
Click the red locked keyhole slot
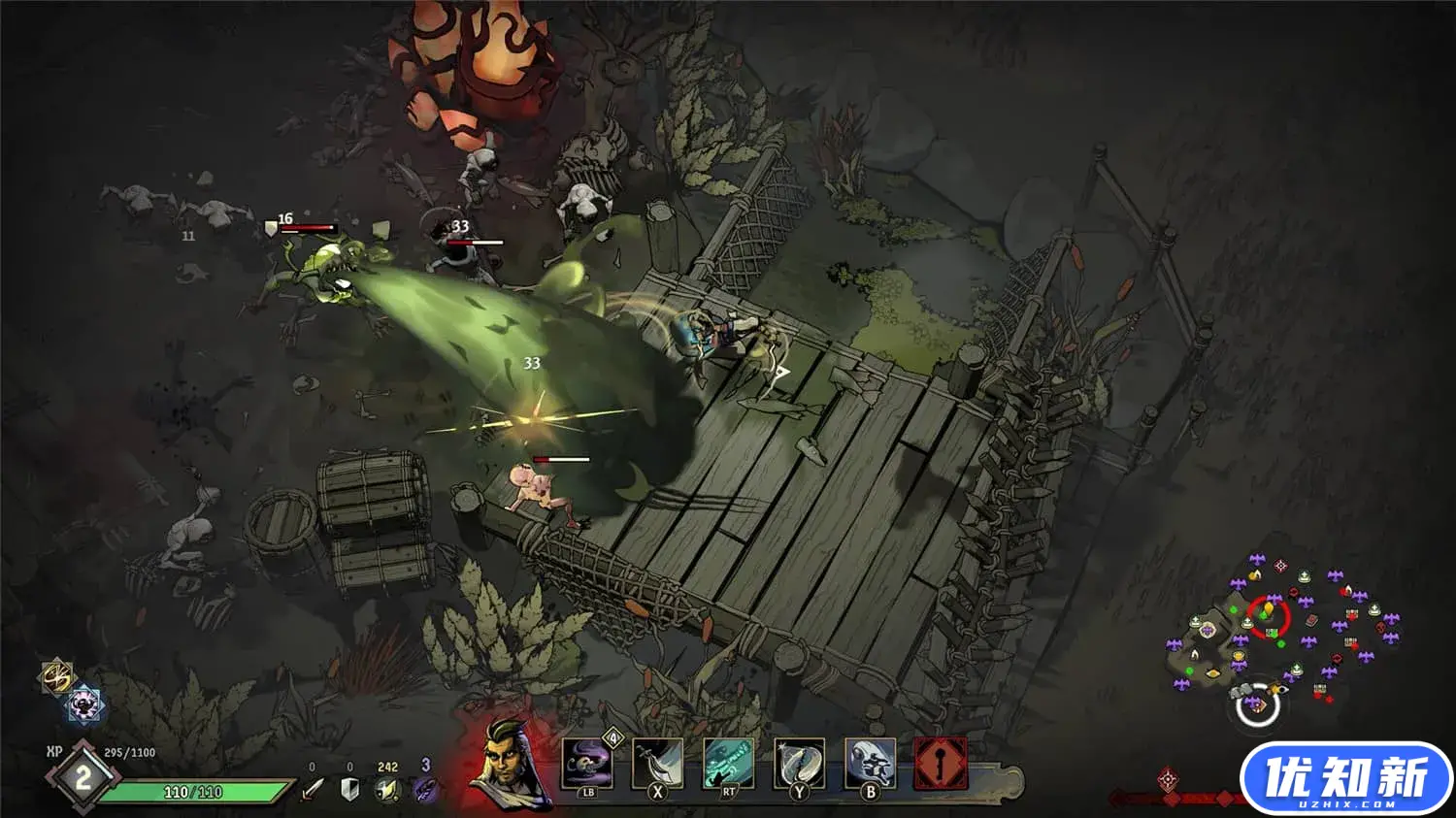tap(941, 764)
